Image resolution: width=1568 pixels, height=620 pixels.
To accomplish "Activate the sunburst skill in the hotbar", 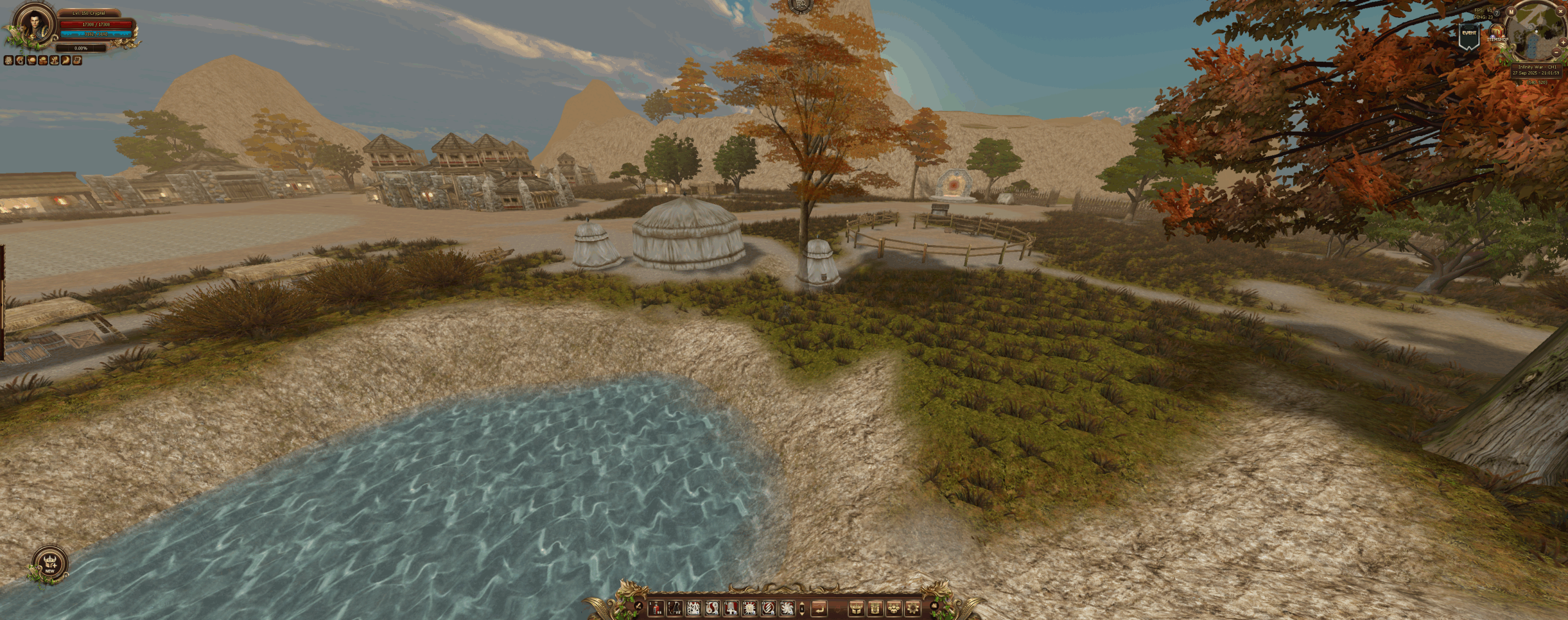I will click(x=750, y=608).
